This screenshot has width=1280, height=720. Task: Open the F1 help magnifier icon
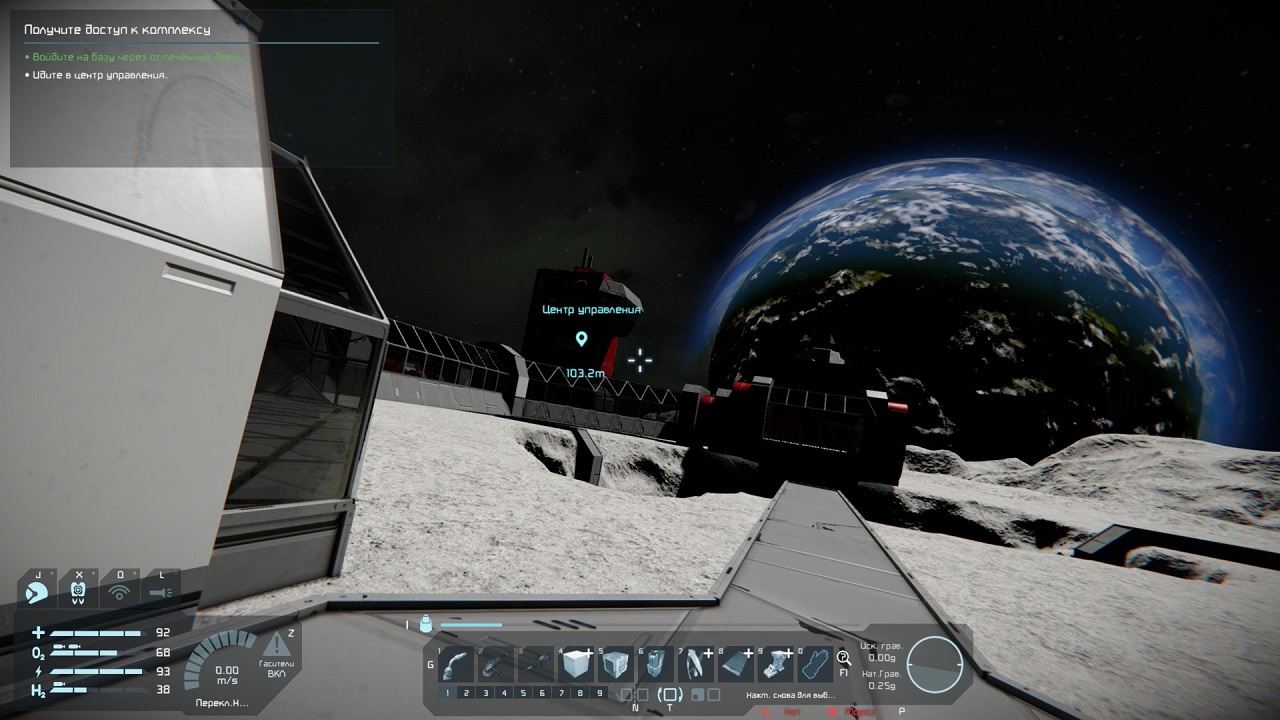[845, 658]
